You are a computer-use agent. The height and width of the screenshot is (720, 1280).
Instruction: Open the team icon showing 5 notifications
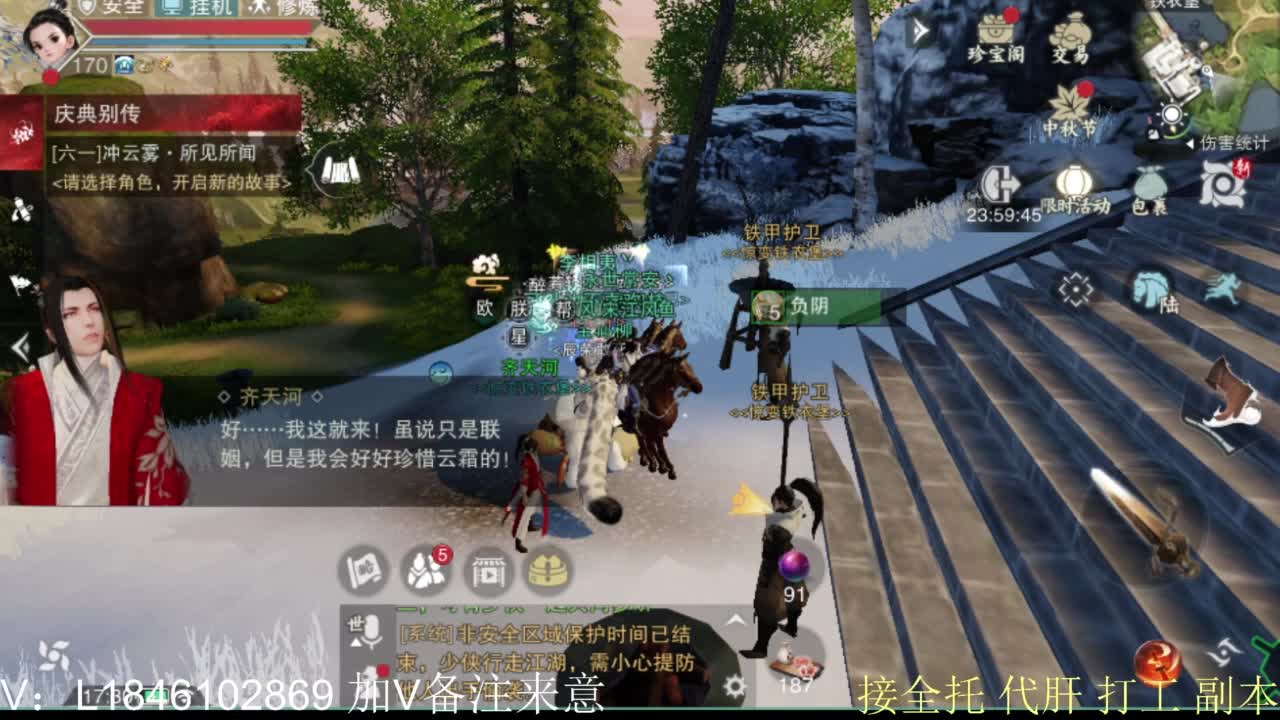point(423,572)
